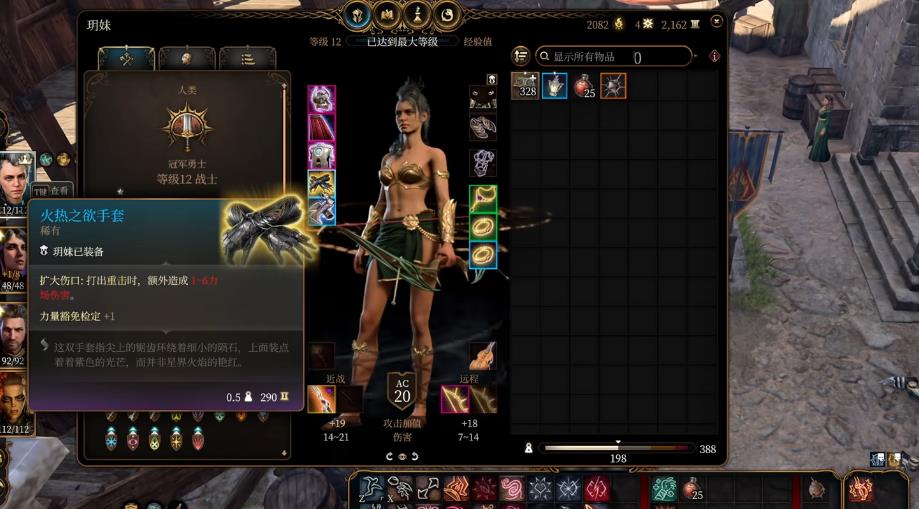Close the character inventory panel
The image size is (919, 509).
[716, 21]
